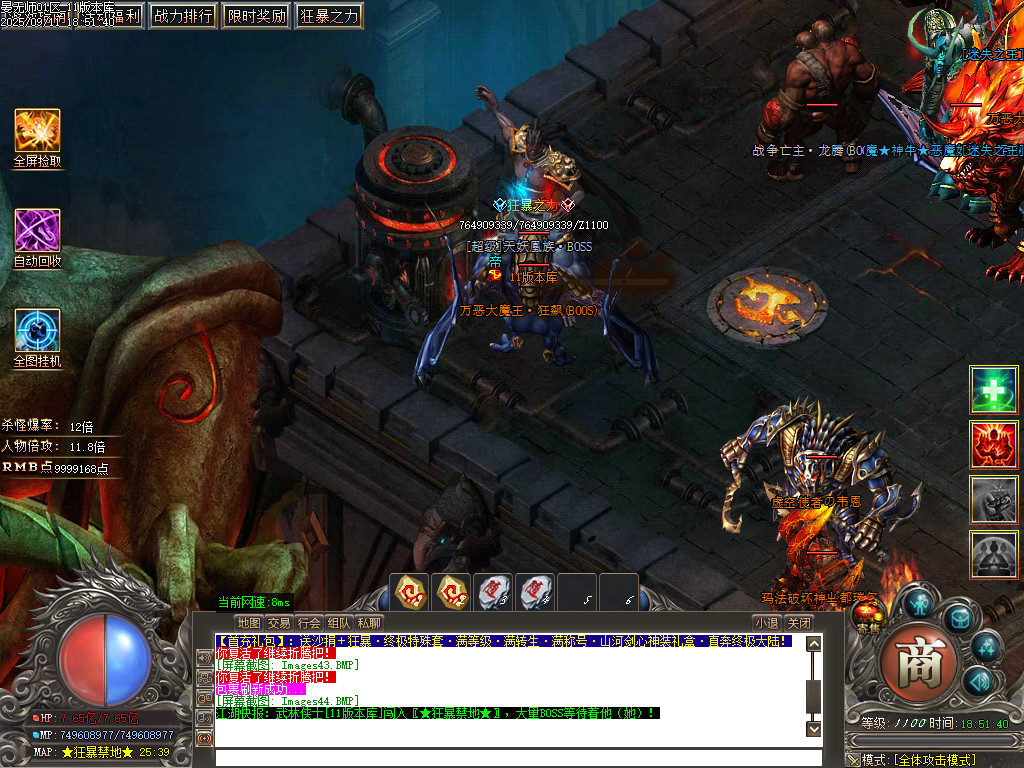
Task: Start 全图挂机 auto-battle
Action: coord(37,331)
